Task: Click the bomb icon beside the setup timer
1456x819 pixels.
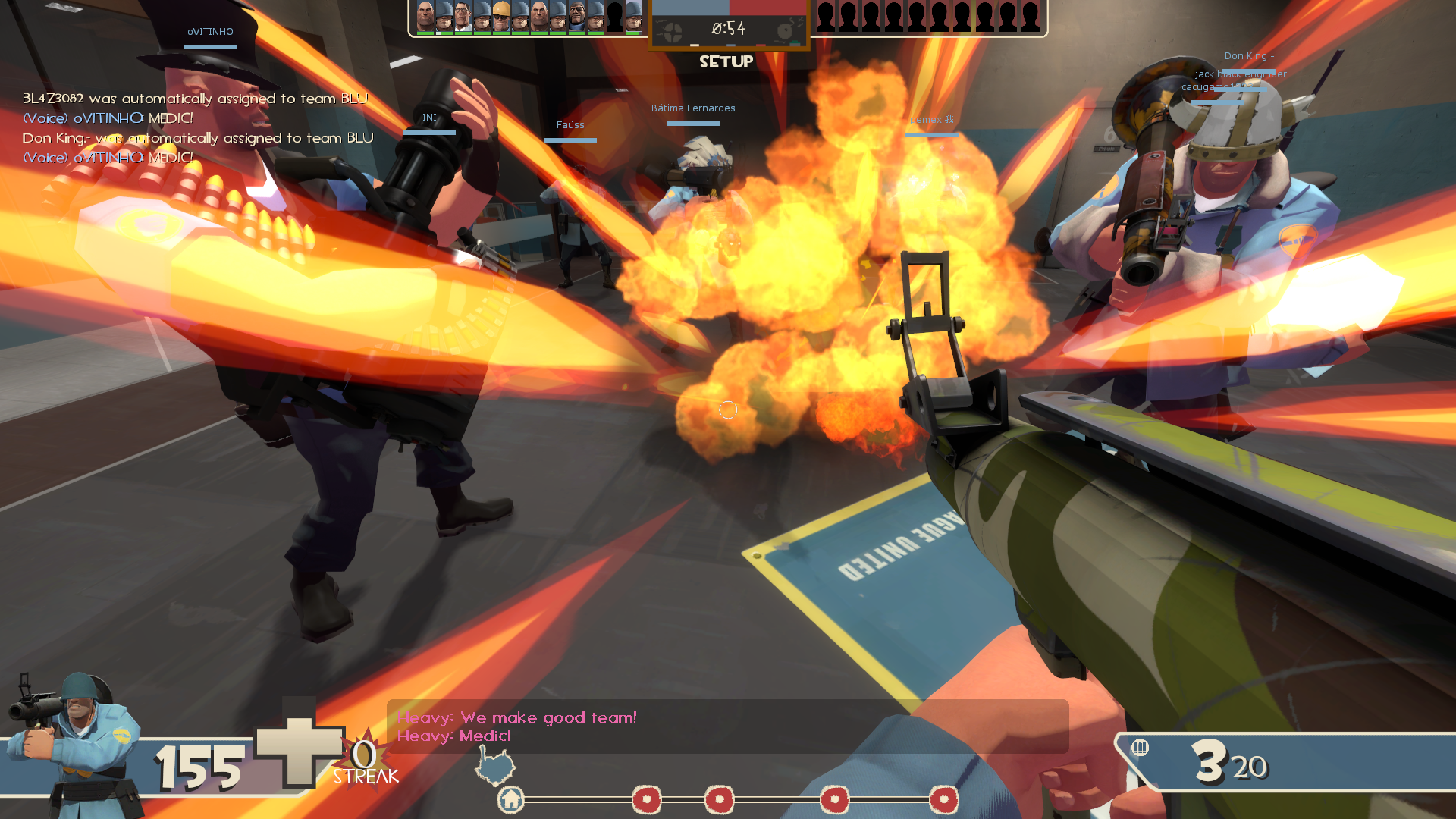Action: click(x=786, y=30)
